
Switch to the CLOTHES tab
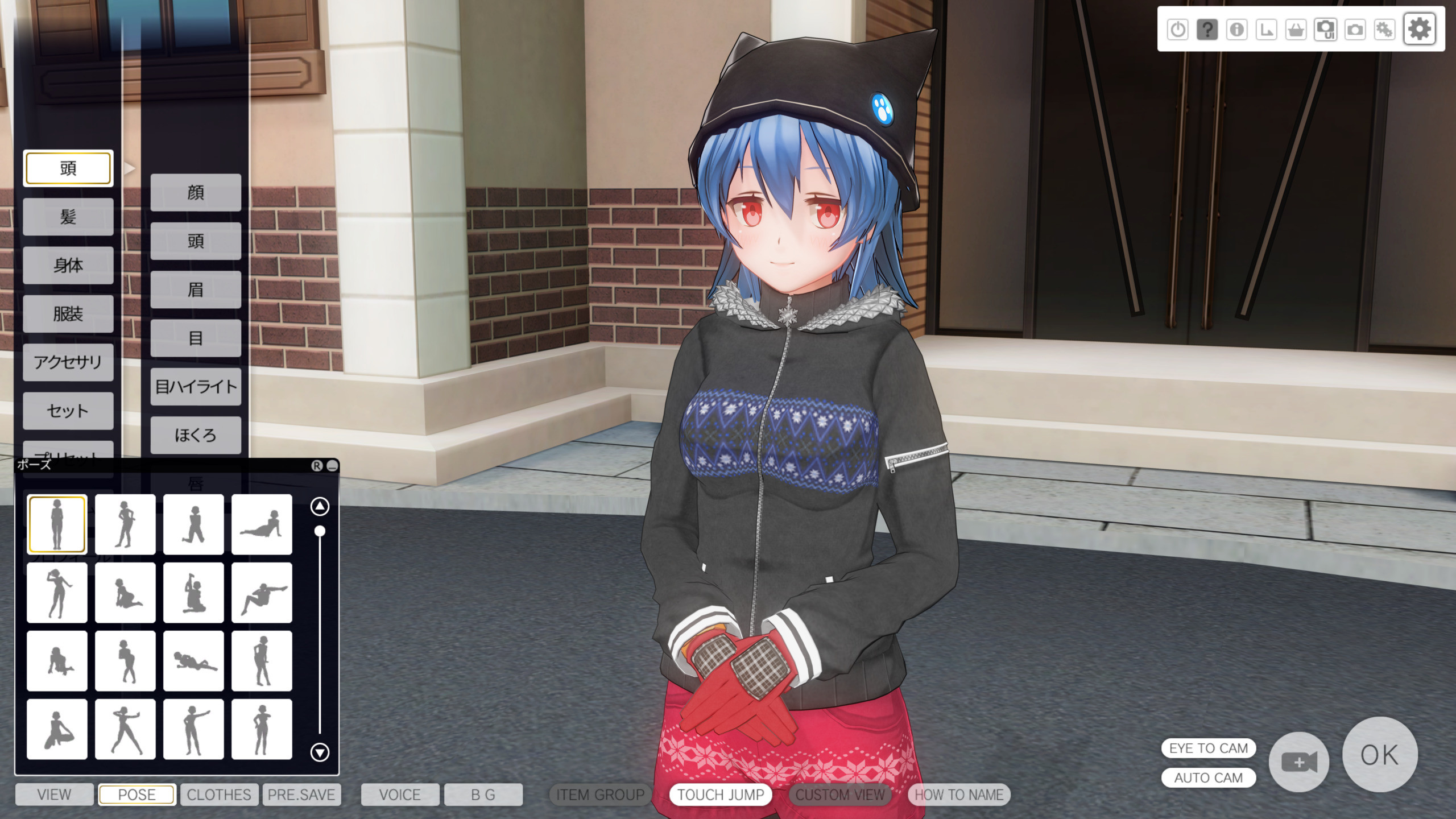tap(219, 795)
